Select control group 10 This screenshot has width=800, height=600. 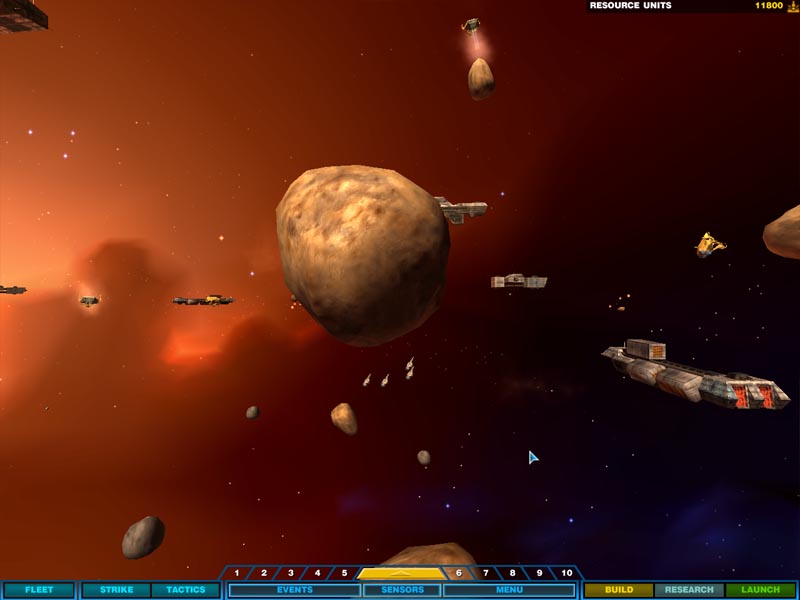tap(567, 573)
